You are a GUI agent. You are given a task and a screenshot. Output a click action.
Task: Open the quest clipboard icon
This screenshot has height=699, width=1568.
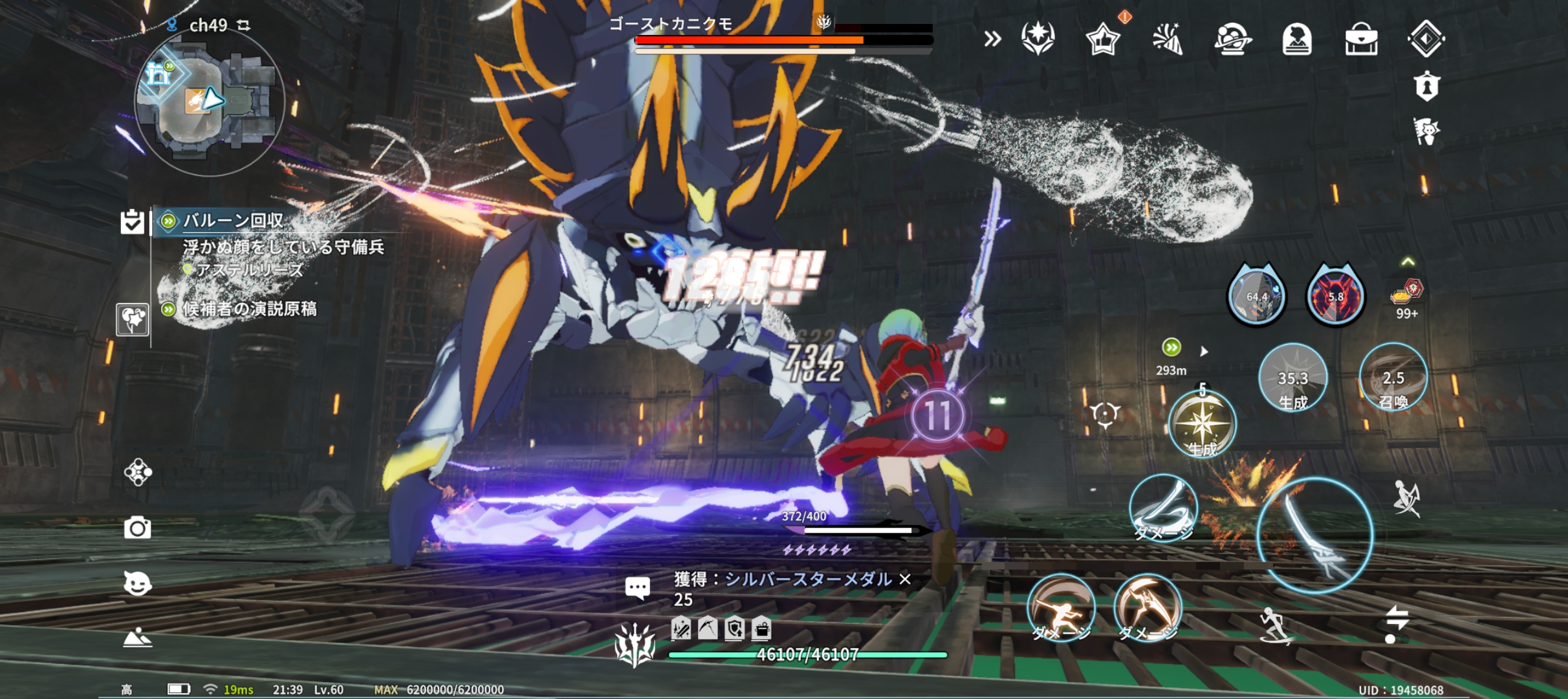click(132, 221)
